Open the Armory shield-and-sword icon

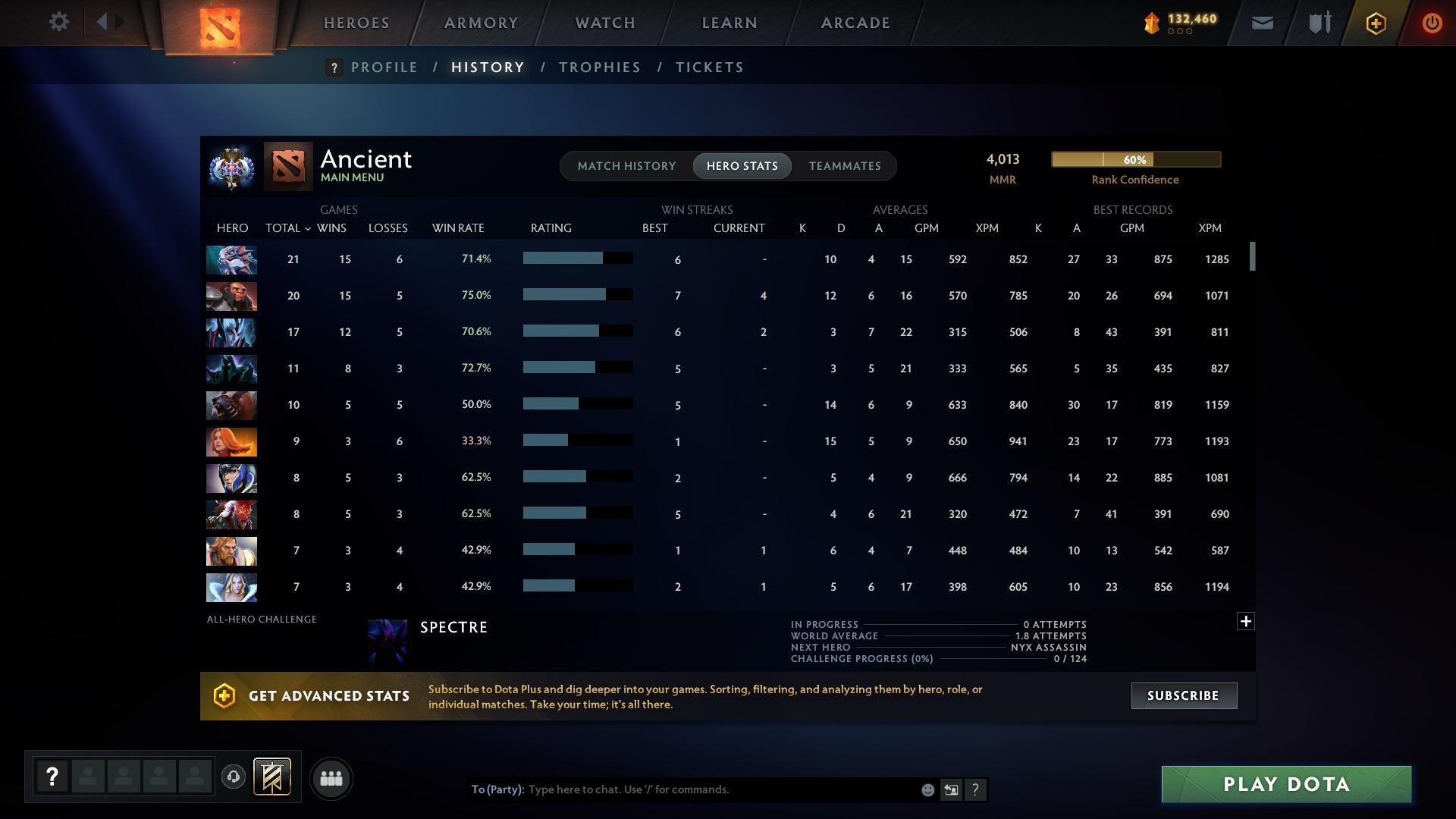coord(1318,23)
